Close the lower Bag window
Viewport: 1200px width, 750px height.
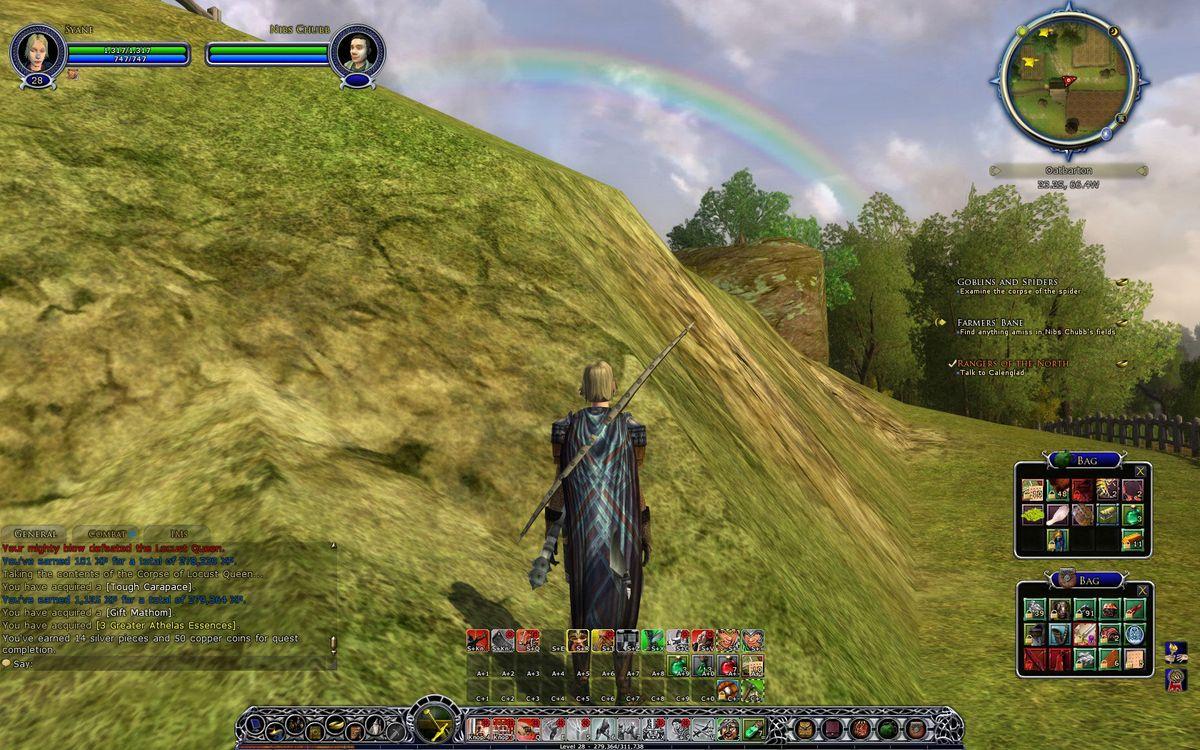point(1142,591)
